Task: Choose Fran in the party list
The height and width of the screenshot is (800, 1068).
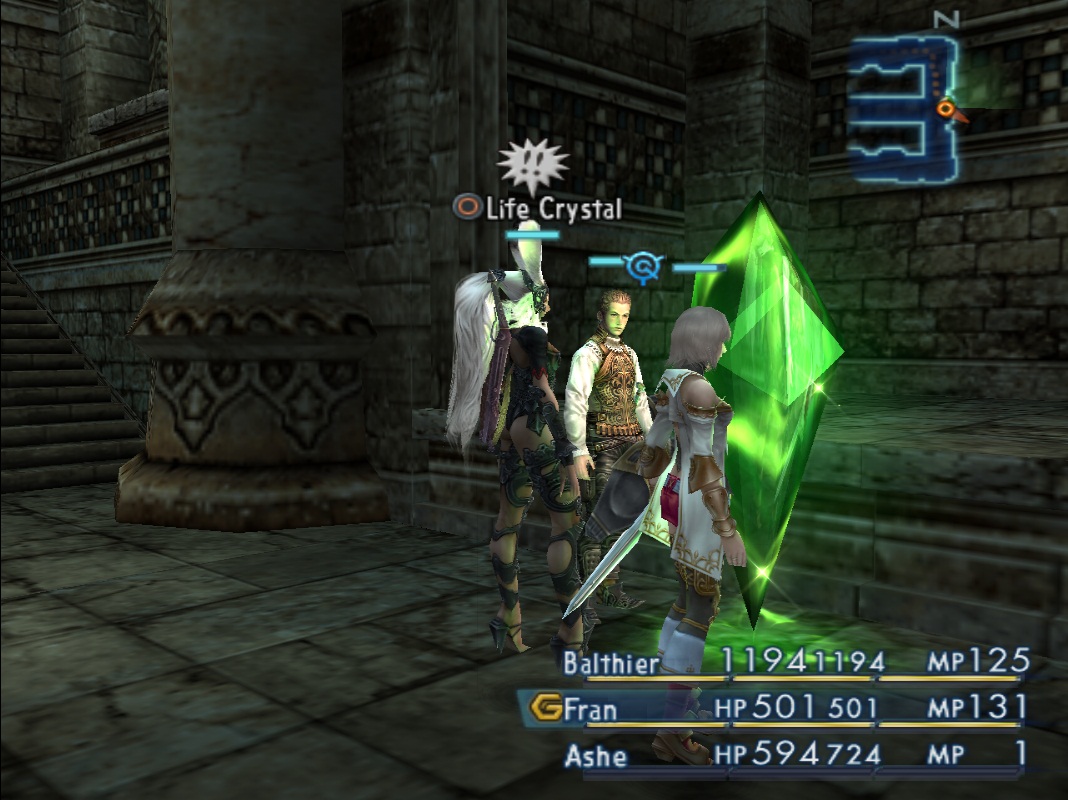Action: tap(590, 710)
